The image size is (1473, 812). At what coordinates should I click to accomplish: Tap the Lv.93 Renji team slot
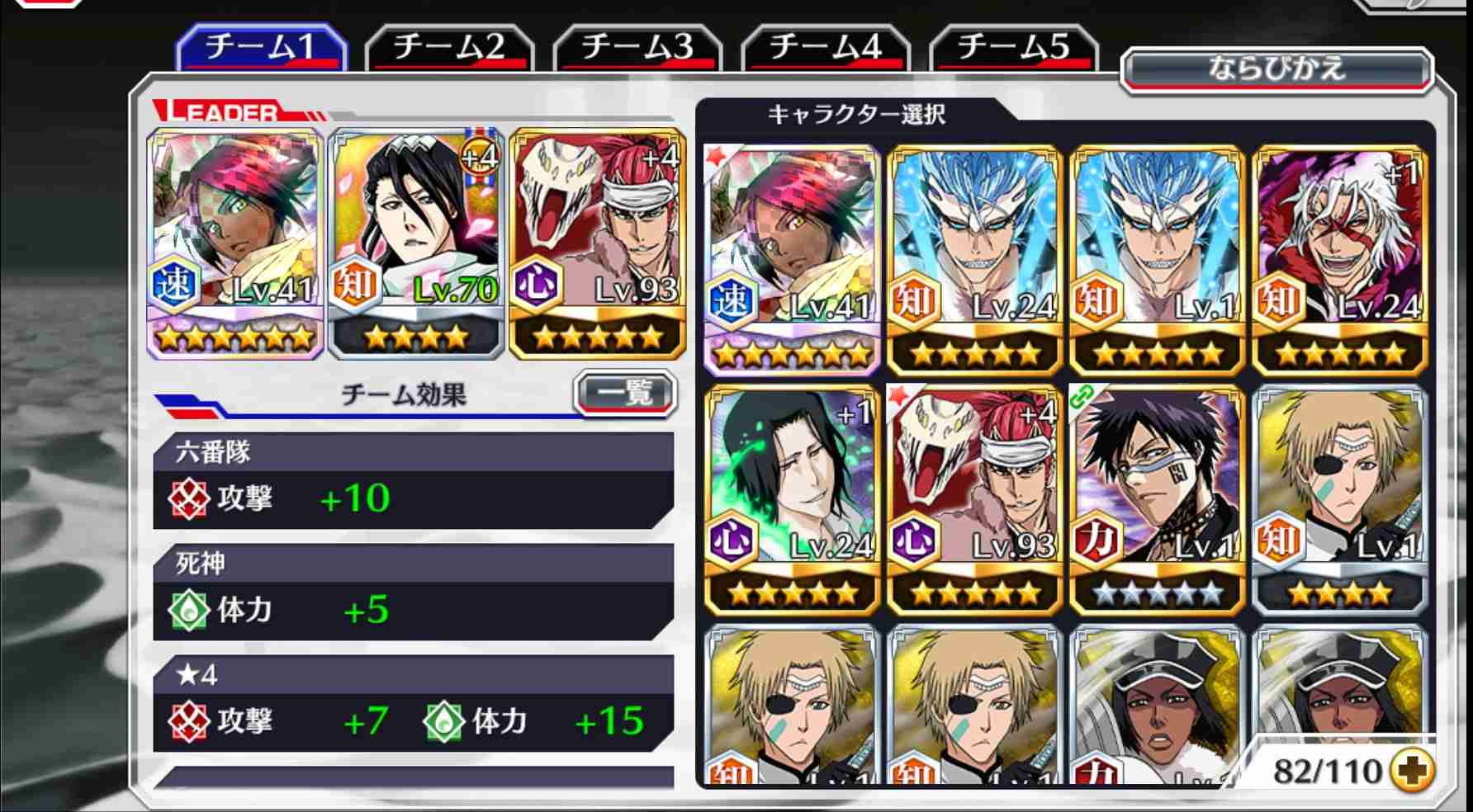(x=598, y=243)
